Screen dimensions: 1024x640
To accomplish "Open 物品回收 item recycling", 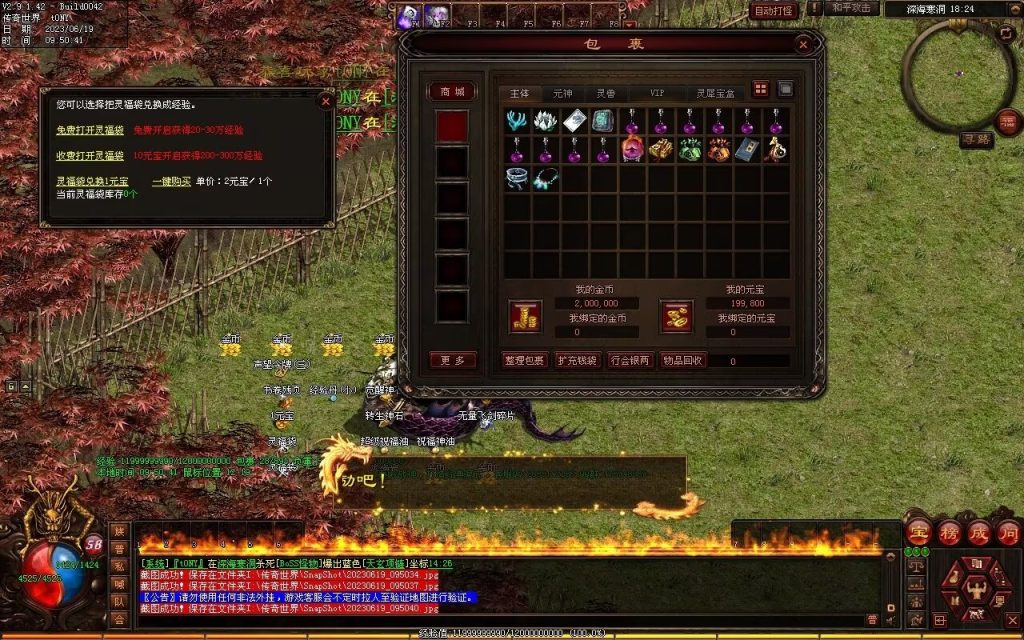I will click(683, 360).
